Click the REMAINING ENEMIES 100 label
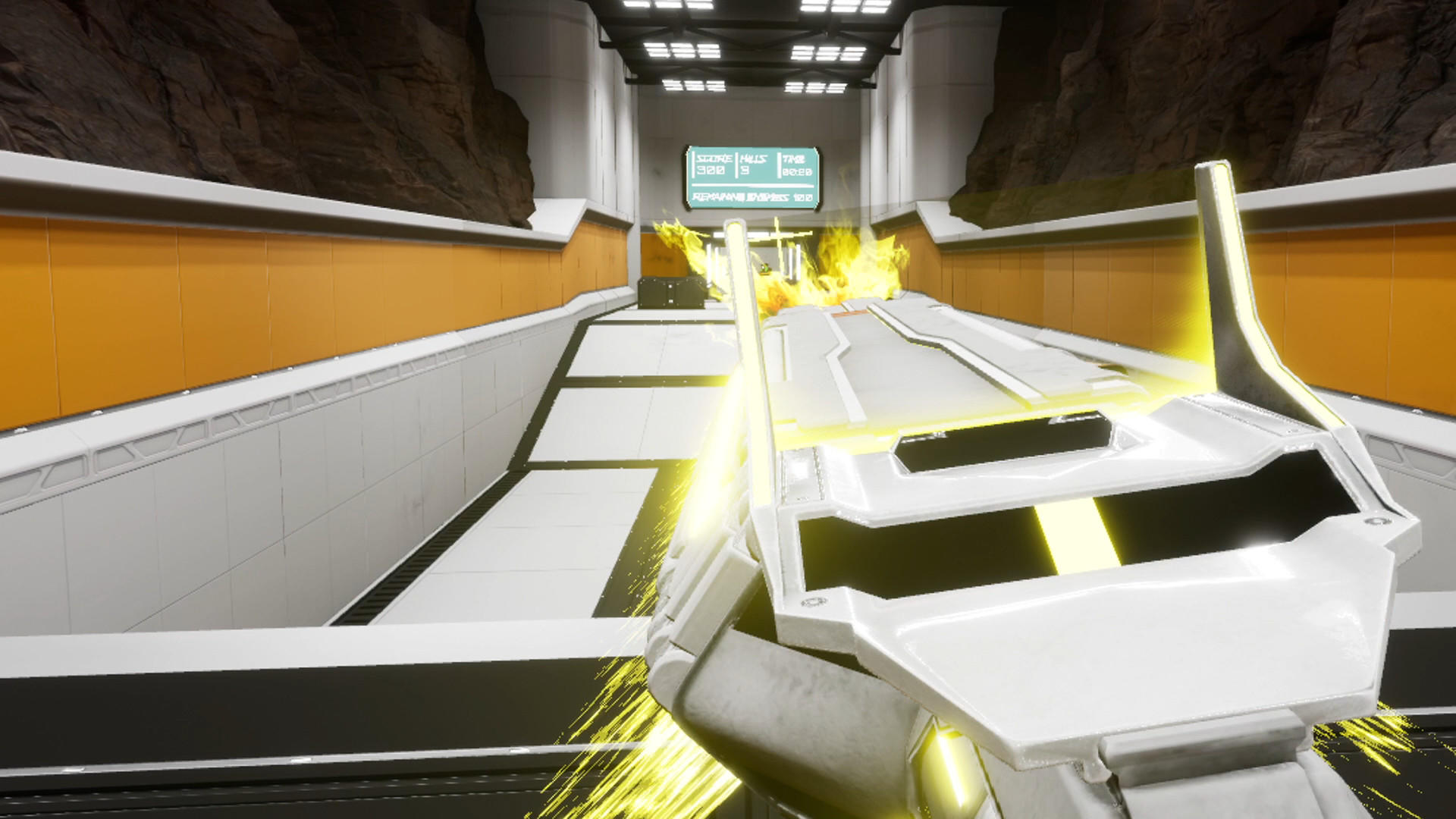Viewport: 1456px width, 819px height. click(751, 197)
